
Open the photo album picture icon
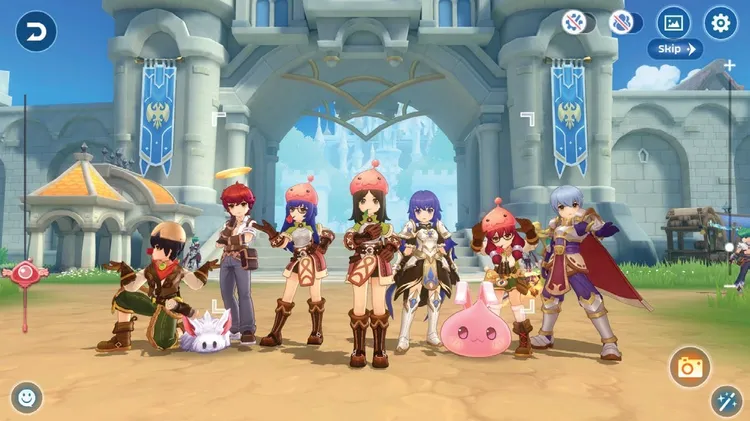pyautogui.click(x=673, y=22)
